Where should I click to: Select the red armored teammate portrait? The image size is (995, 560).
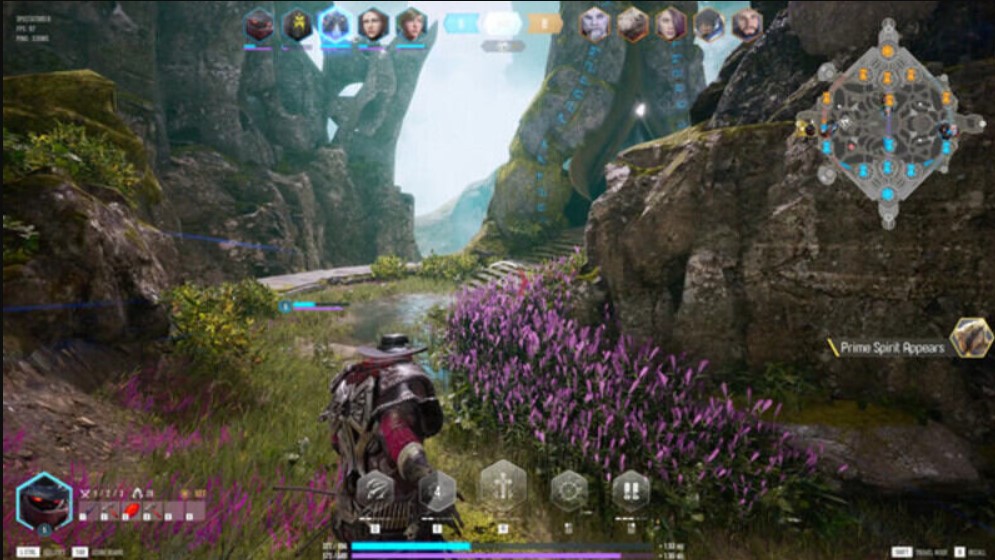[x=260, y=24]
